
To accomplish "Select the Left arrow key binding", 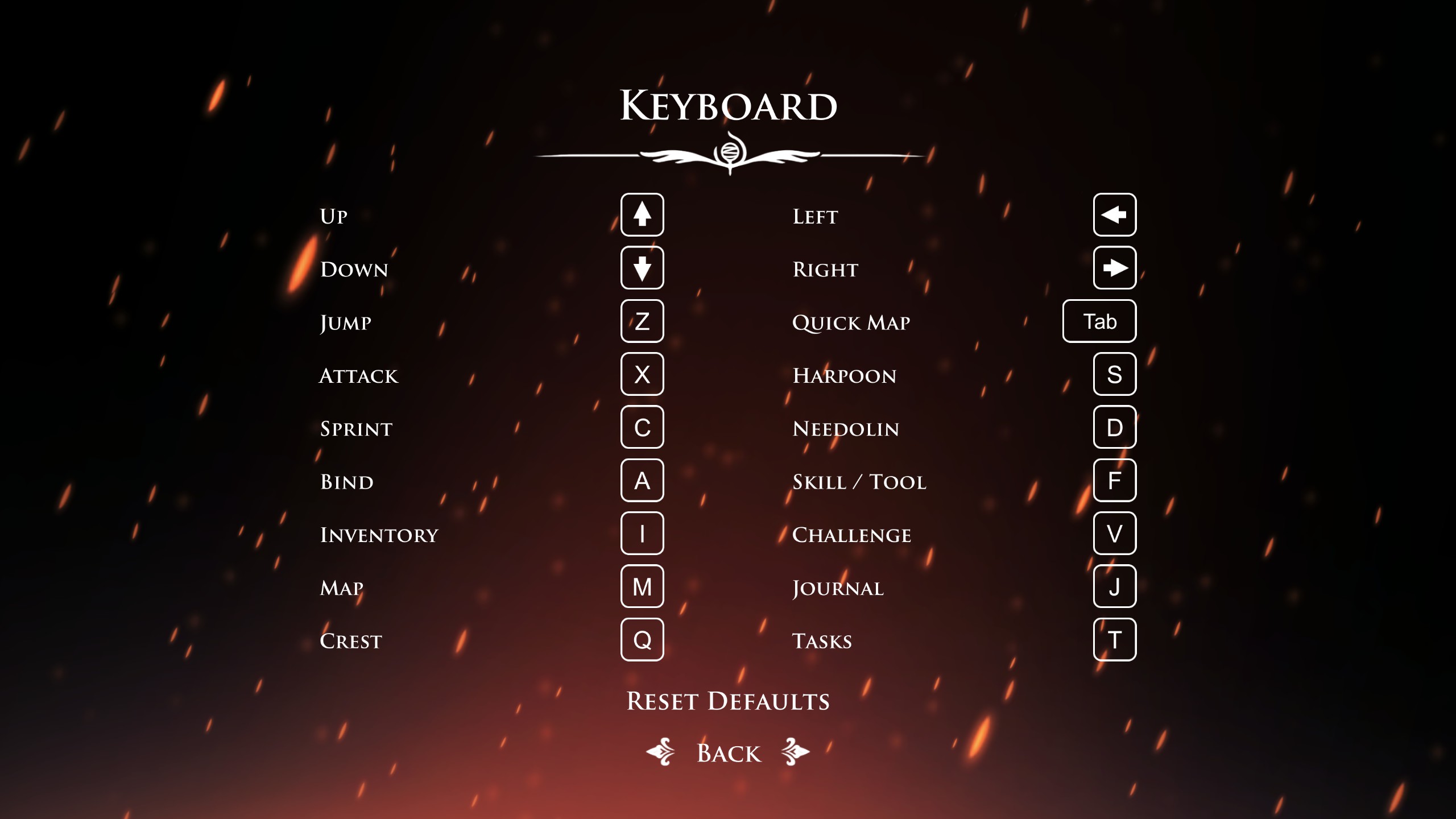I will click(x=1115, y=216).
